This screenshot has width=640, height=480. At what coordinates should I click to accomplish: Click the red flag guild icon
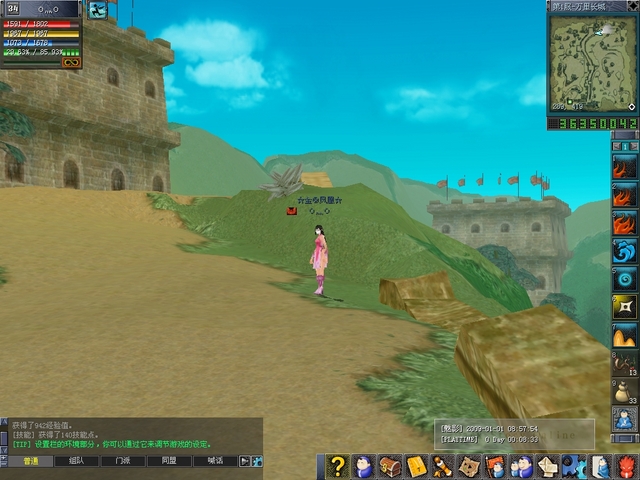pos(495,466)
